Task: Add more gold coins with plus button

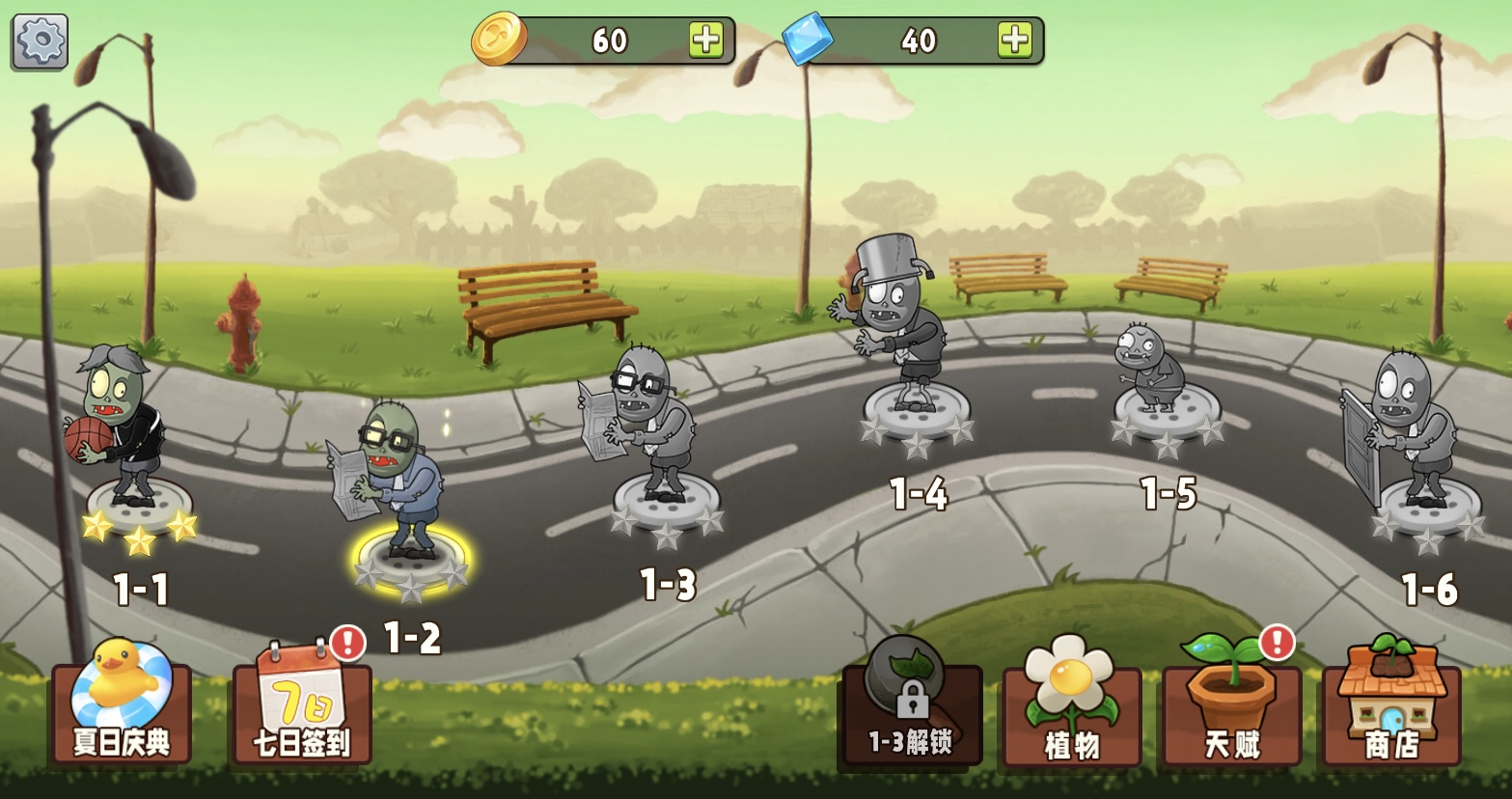Action: 706,40
